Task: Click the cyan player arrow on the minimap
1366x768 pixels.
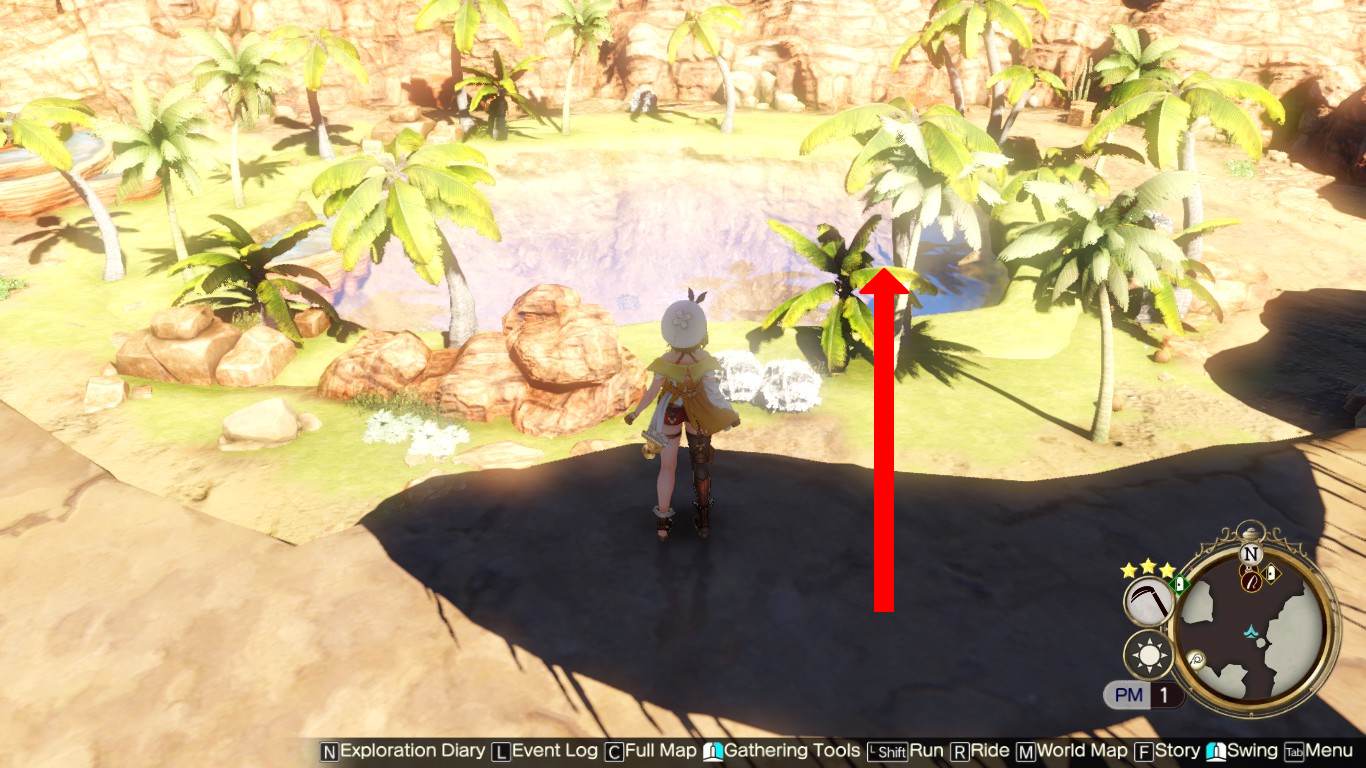Action: point(1250,631)
